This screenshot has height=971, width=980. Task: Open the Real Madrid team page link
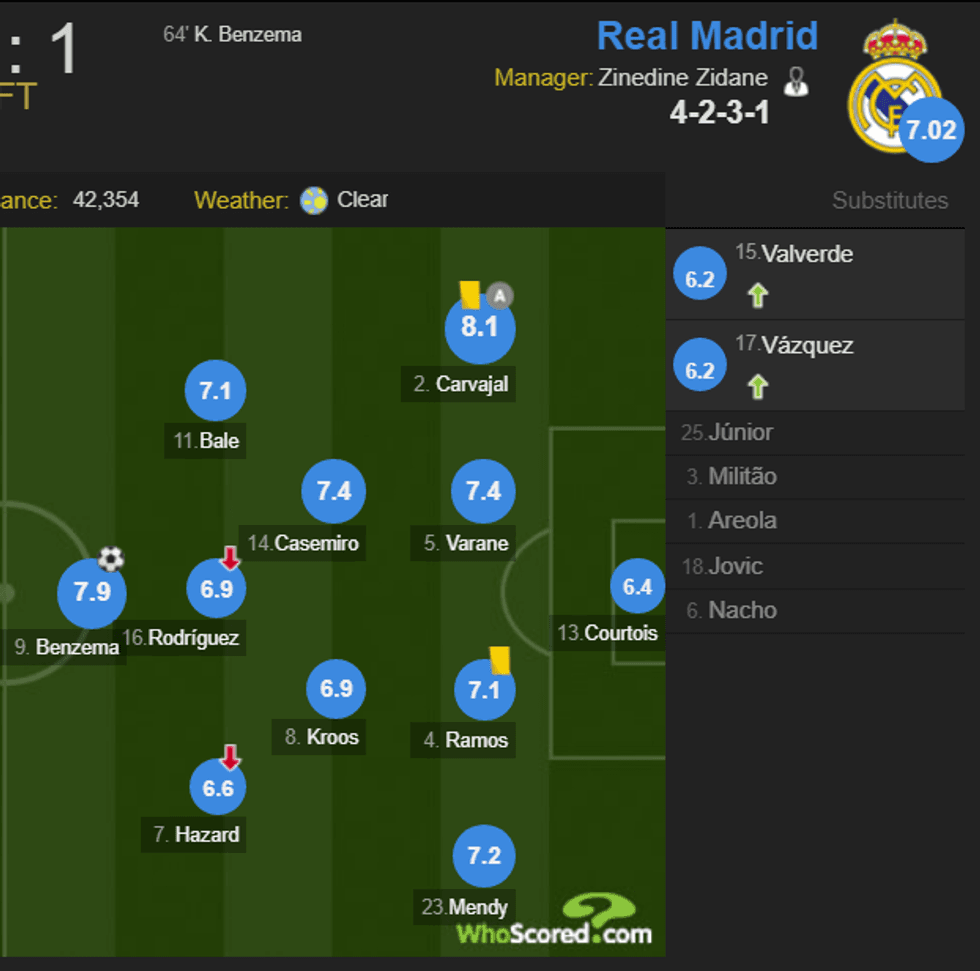(x=707, y=37)
